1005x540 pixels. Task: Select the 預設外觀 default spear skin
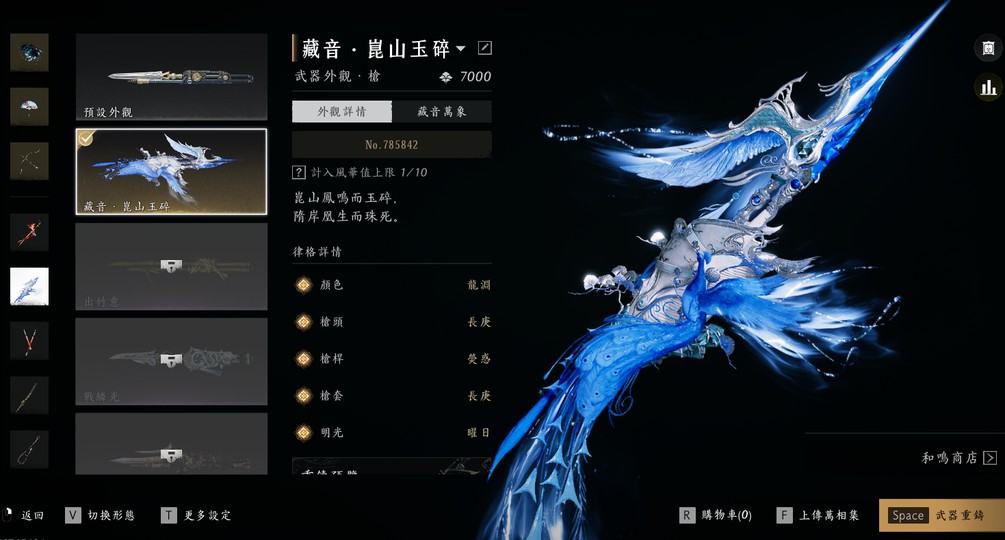click(171, 78)
